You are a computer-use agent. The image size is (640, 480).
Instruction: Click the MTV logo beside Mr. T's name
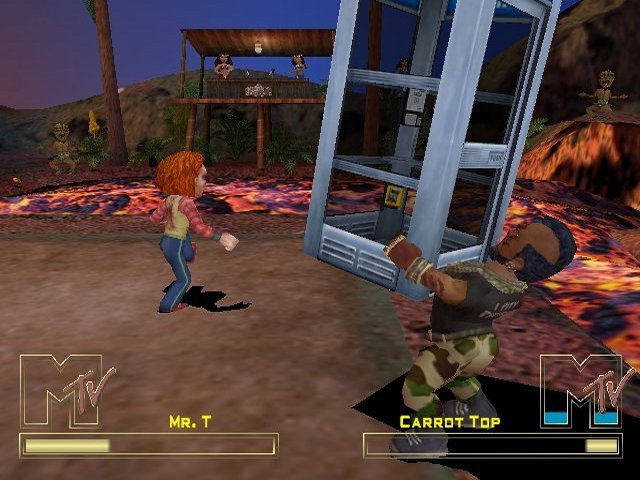point(66,391)
